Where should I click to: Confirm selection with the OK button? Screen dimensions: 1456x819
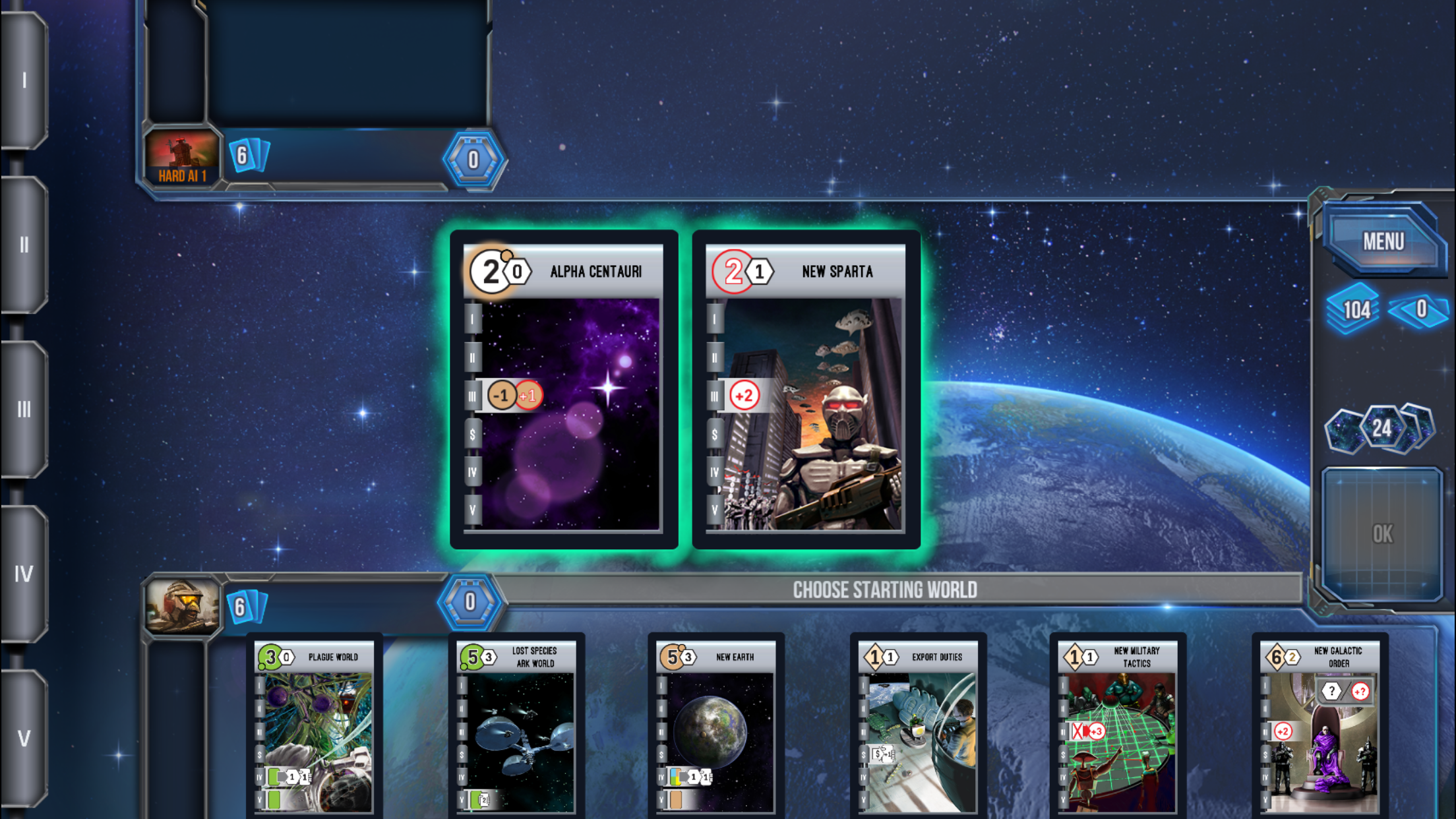coord(1382,533)
